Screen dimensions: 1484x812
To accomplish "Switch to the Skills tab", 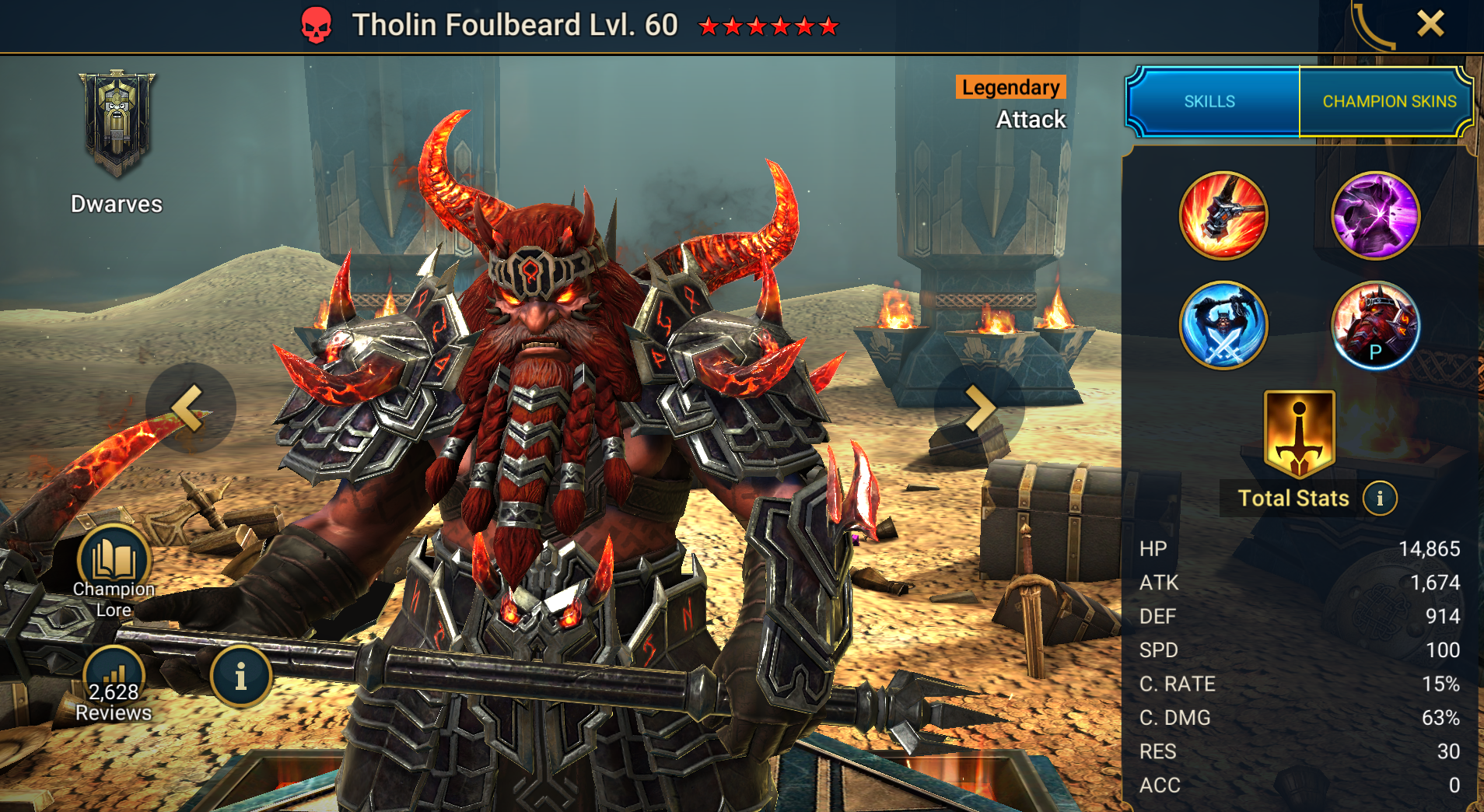I will click(x=1210, y=102).
